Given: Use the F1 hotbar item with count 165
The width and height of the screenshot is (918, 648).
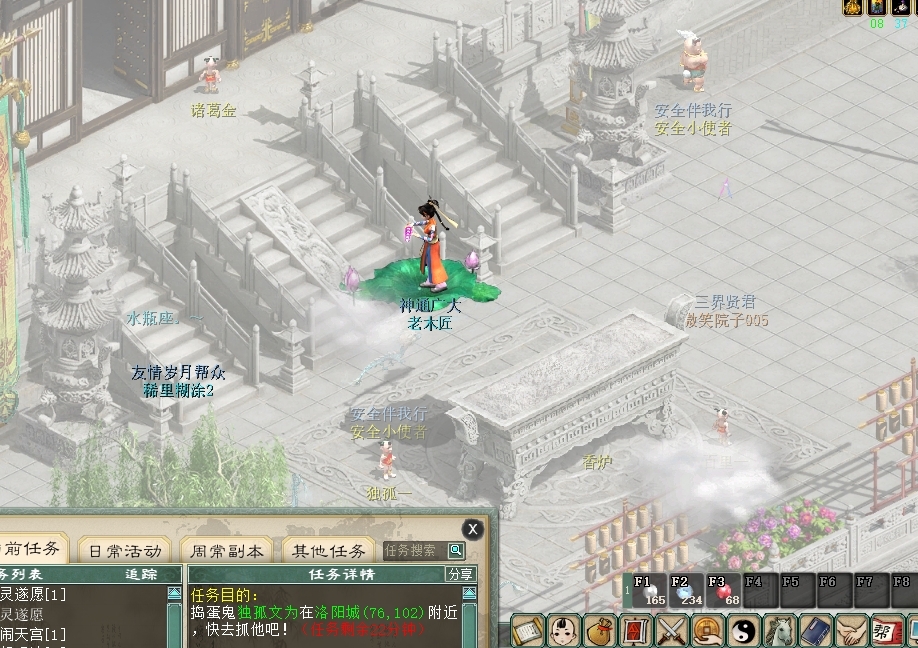Looking at the screenshot, I should 651,591.
